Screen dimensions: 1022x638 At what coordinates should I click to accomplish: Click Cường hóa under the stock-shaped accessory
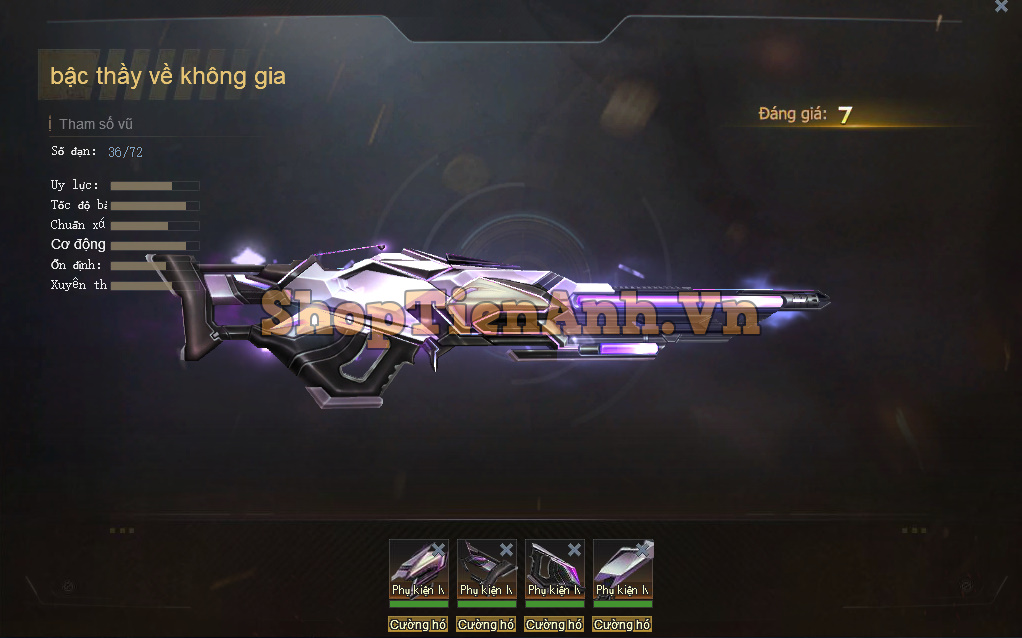pyautogui.click(x=486, y=624)
